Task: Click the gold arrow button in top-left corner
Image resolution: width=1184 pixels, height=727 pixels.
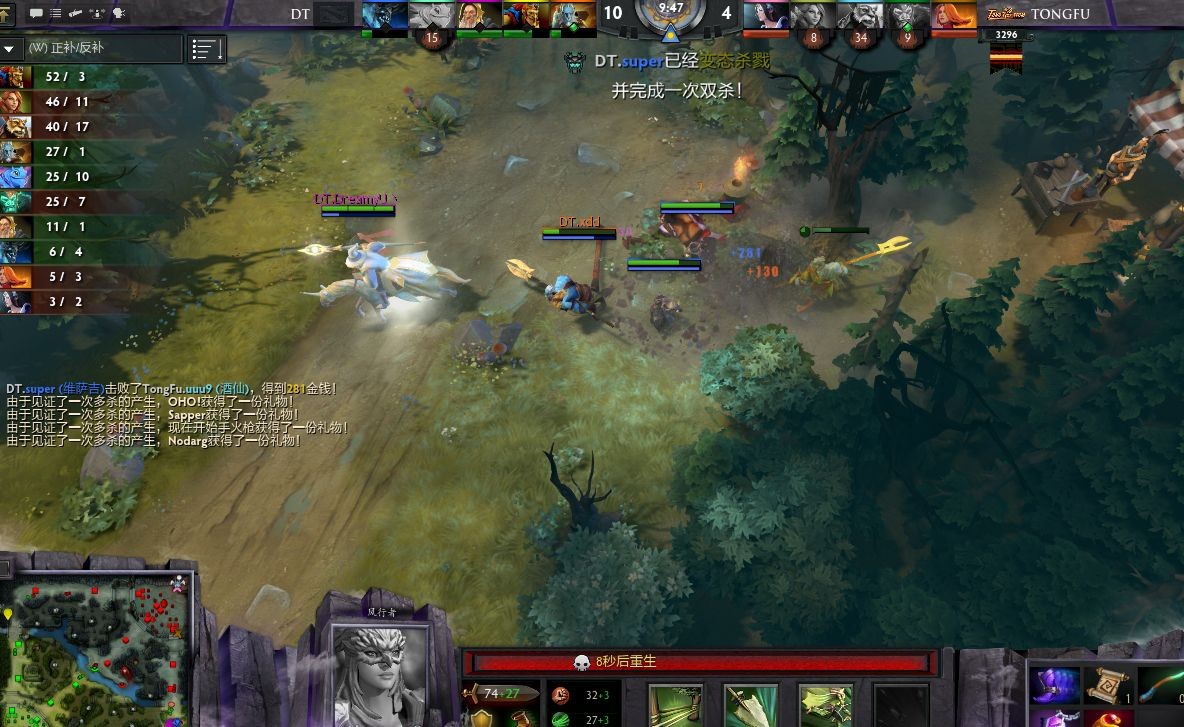Action: point(9,14)
